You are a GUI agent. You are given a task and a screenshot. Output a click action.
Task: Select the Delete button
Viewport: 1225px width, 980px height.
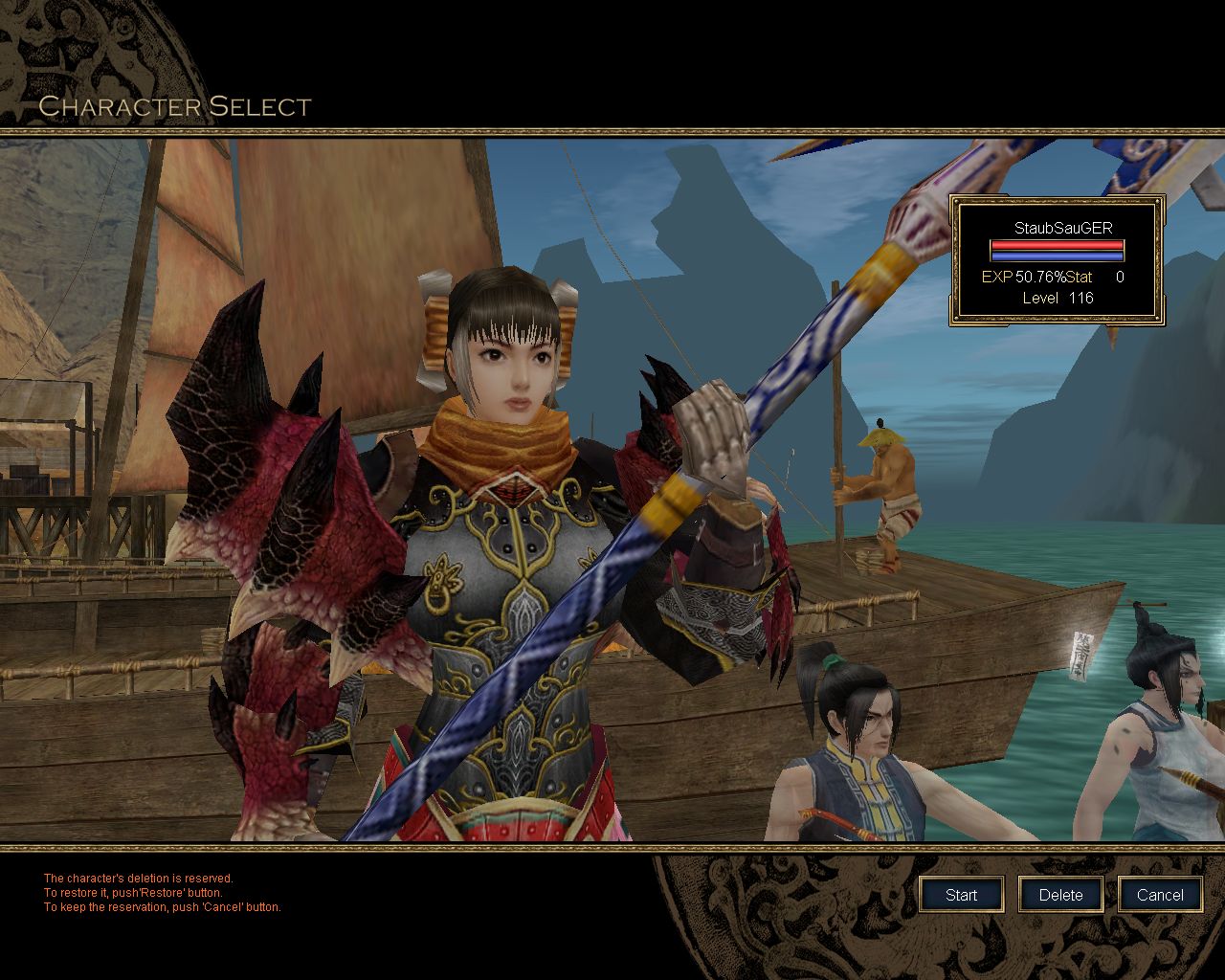[x=1060, y=895]
